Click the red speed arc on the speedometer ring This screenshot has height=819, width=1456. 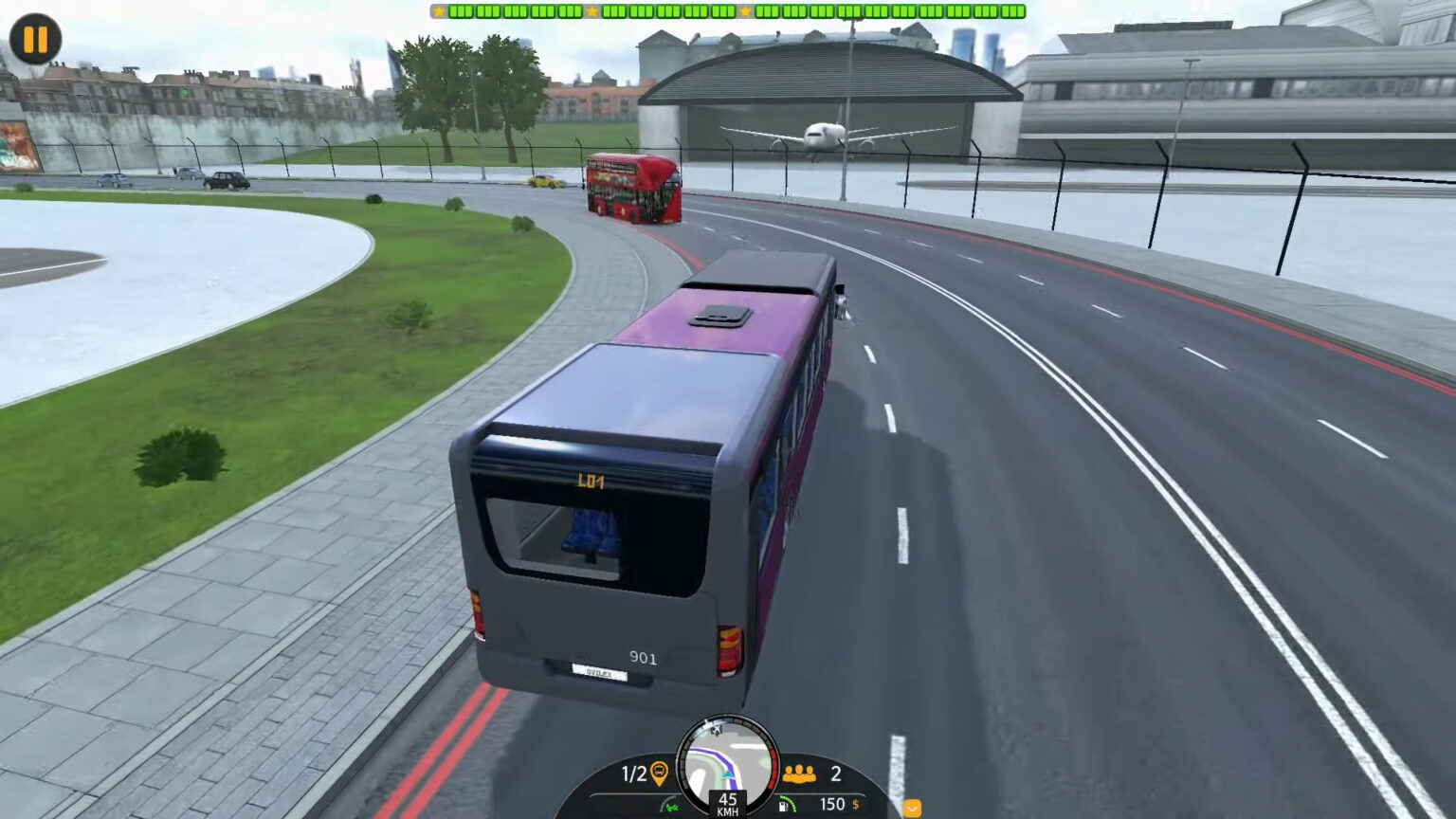point(772,770)
